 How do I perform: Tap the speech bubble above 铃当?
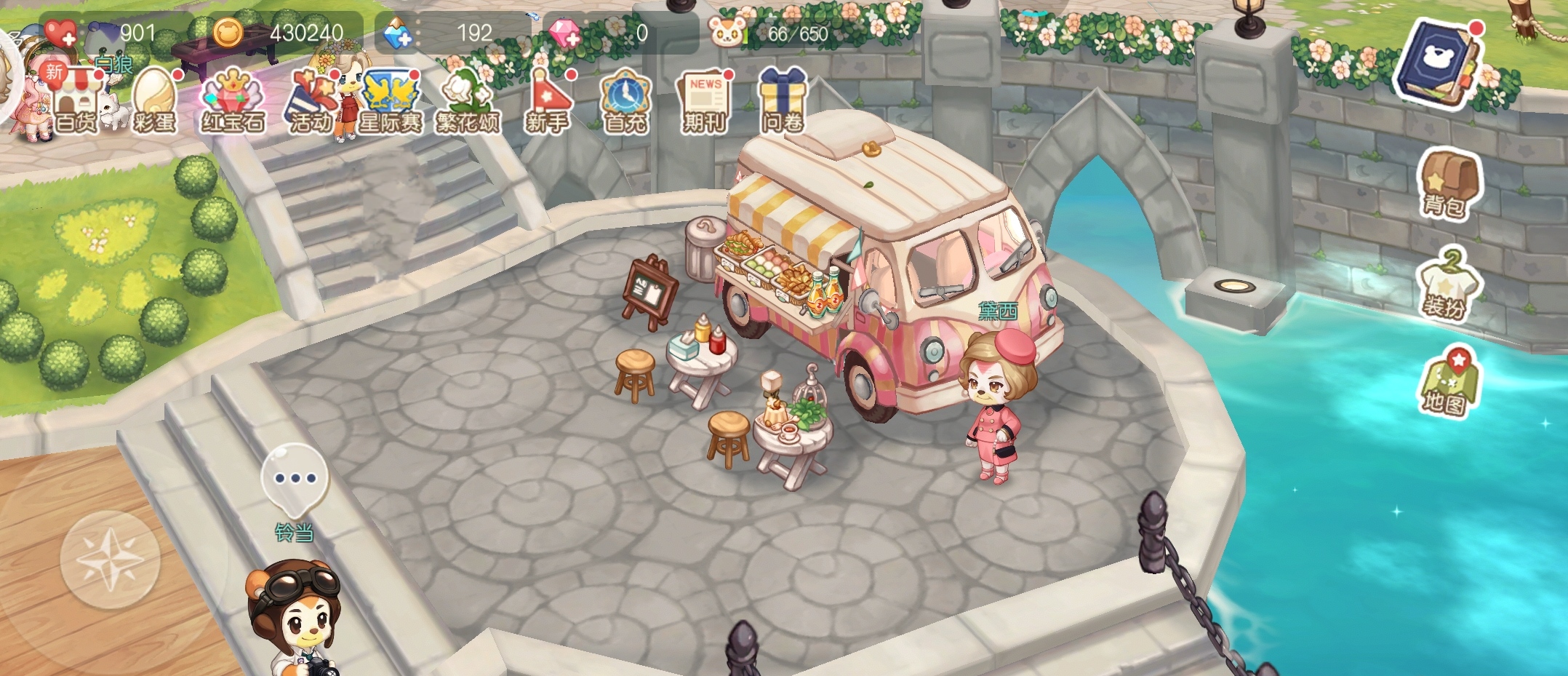click(x=295, y=478)
